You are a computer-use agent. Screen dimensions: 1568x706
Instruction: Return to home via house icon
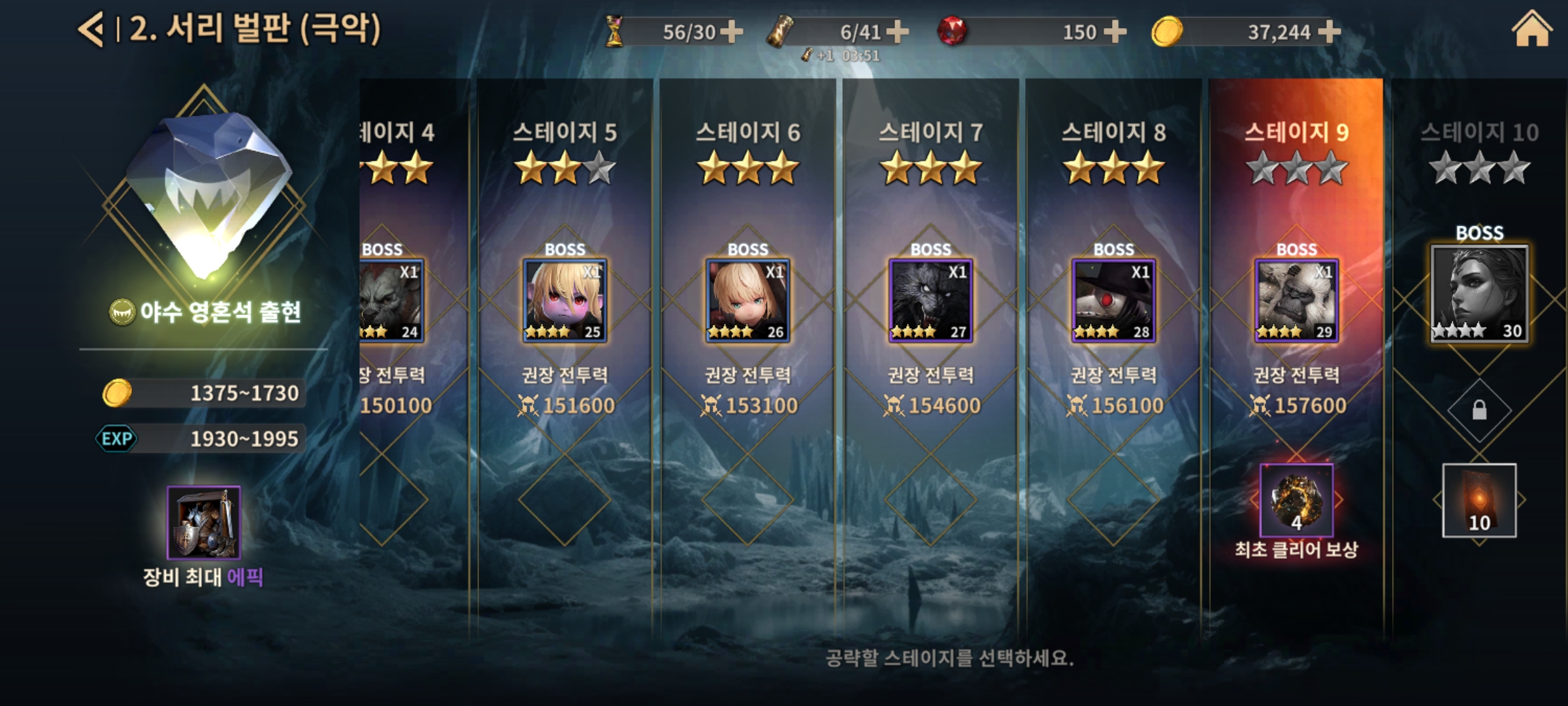(x=1531, y=31)
